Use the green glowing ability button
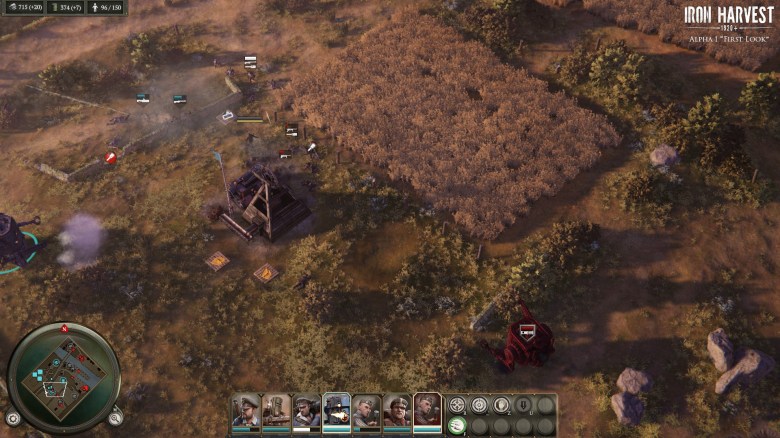Image resolution: width=780 pixels, height=438 pixels. 457,425
